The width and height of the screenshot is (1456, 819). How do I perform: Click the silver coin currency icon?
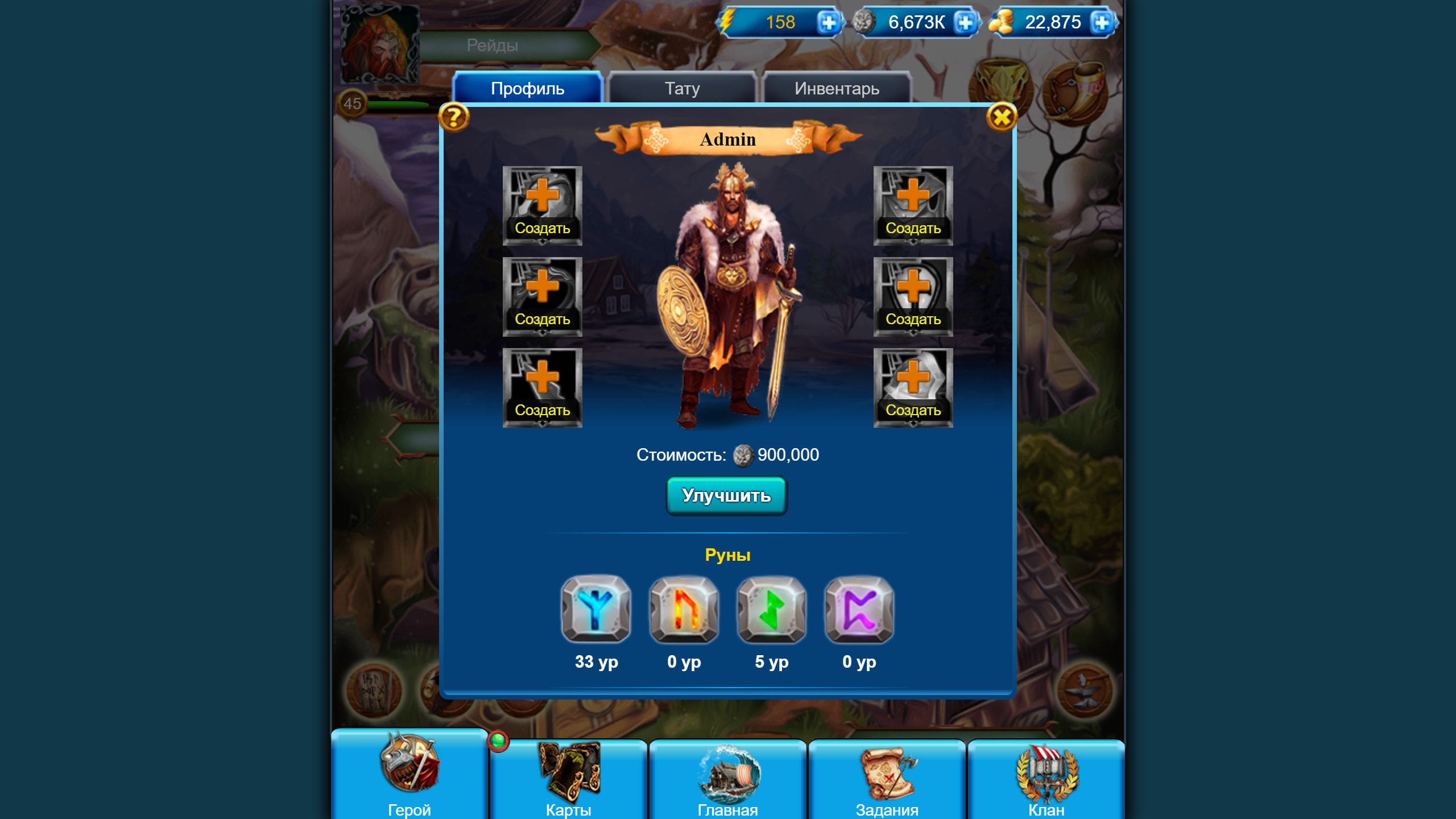pyautogui.click(x=864, y=23)
